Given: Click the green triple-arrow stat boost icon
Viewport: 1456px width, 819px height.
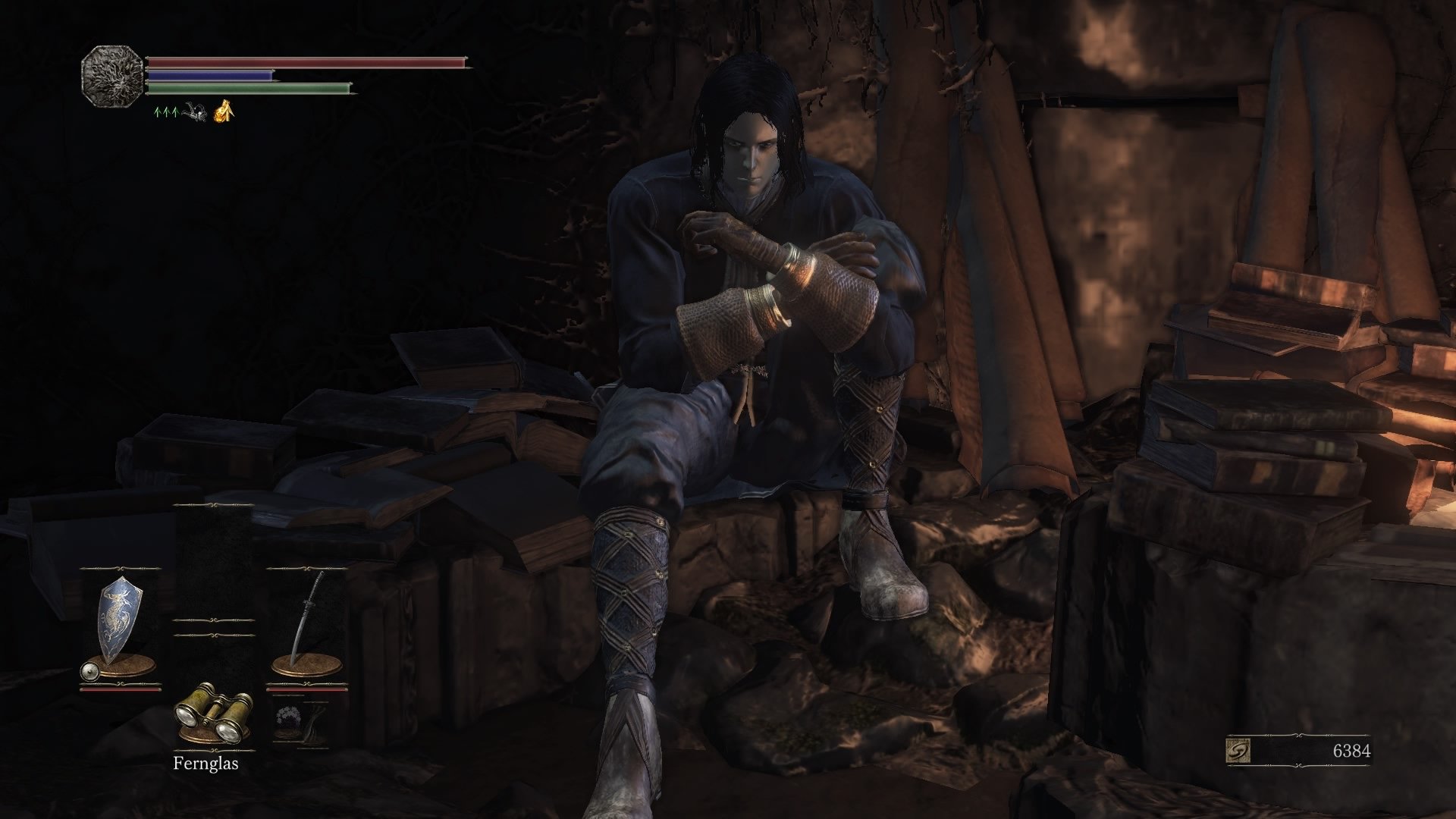Looking at the screenshot, I should click(x=166, y=113).
